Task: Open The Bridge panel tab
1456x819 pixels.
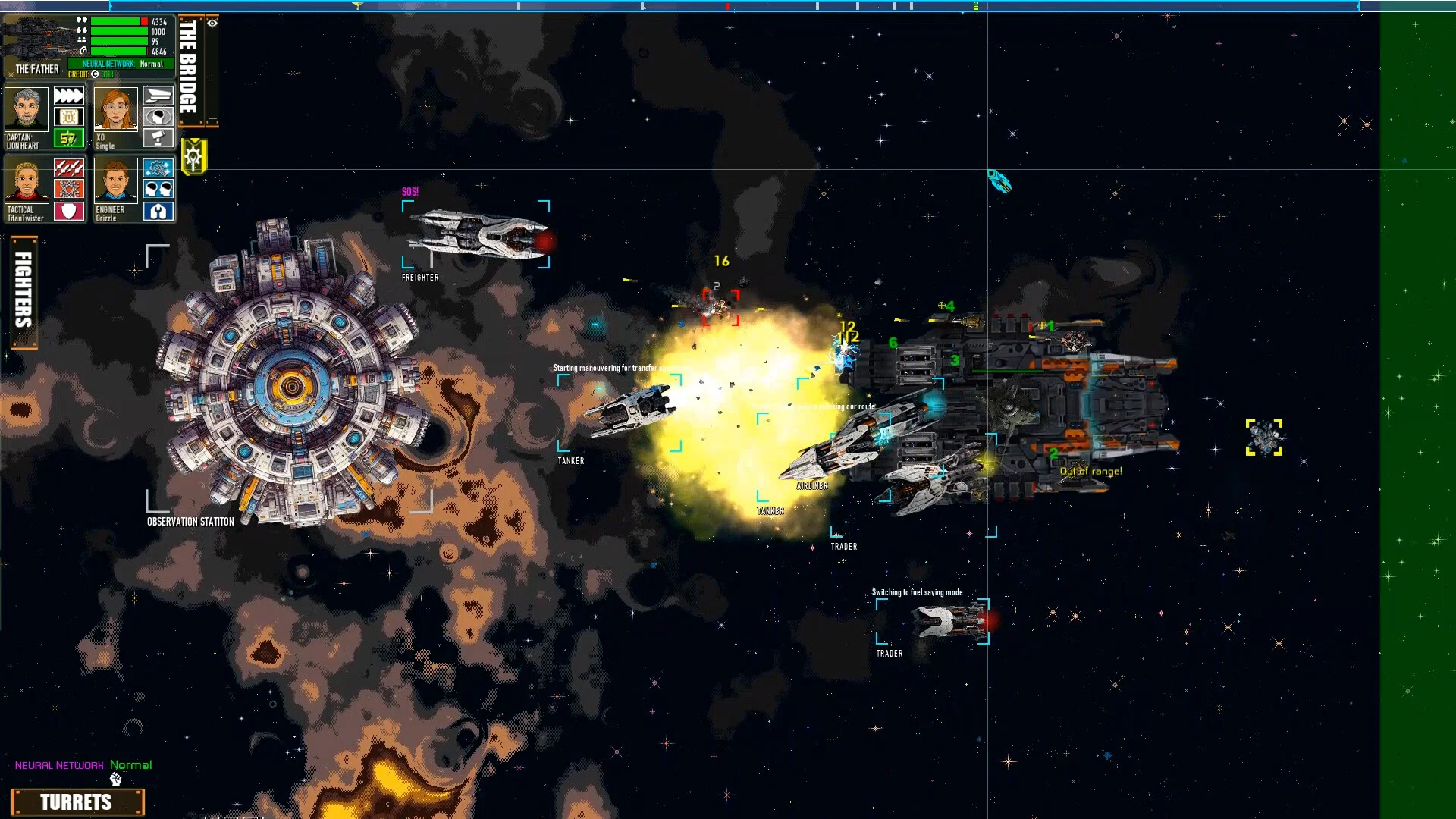Action: (x=188, y=68)
